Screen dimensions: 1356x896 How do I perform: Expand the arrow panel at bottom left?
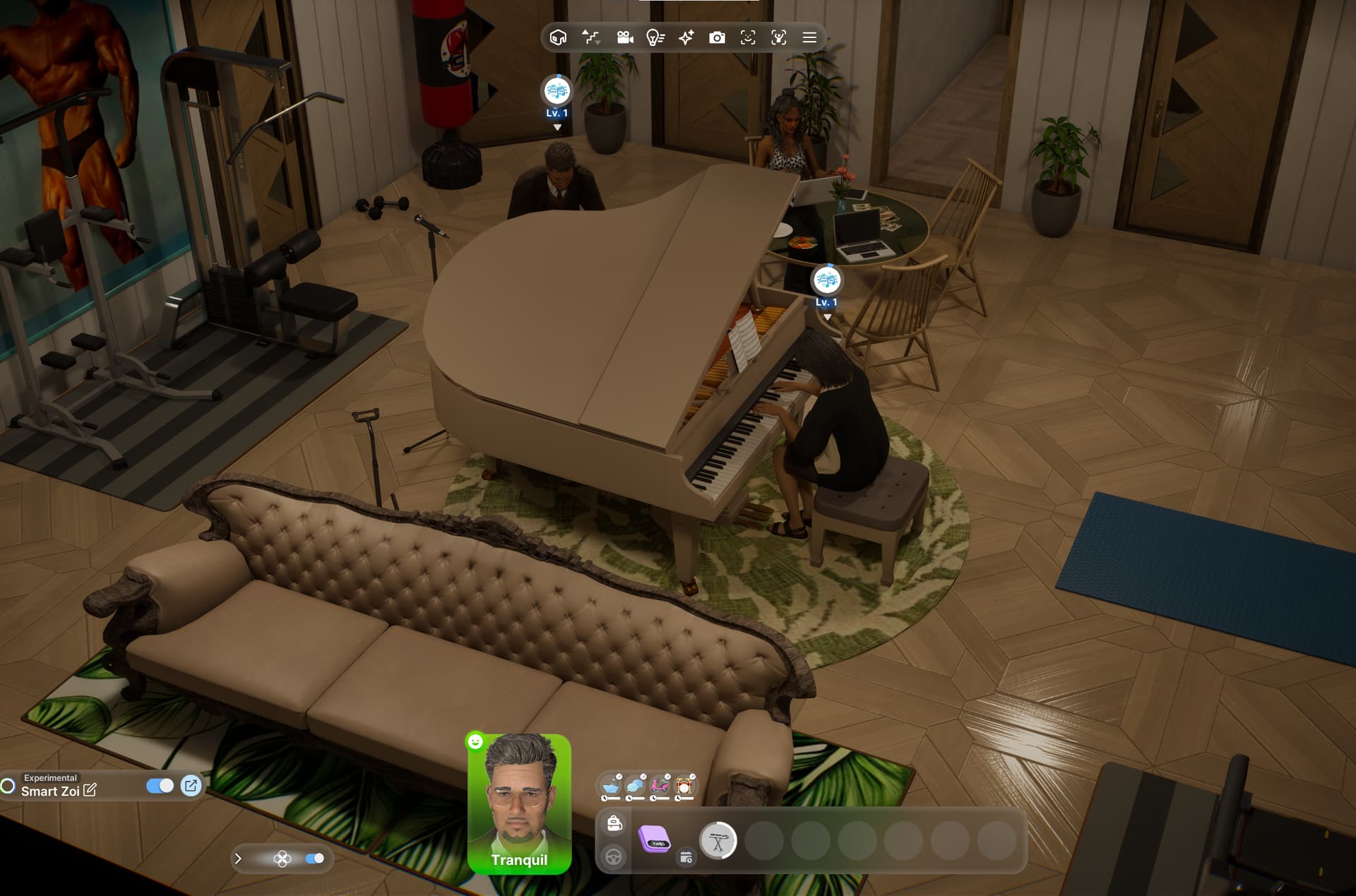(238, 859)
